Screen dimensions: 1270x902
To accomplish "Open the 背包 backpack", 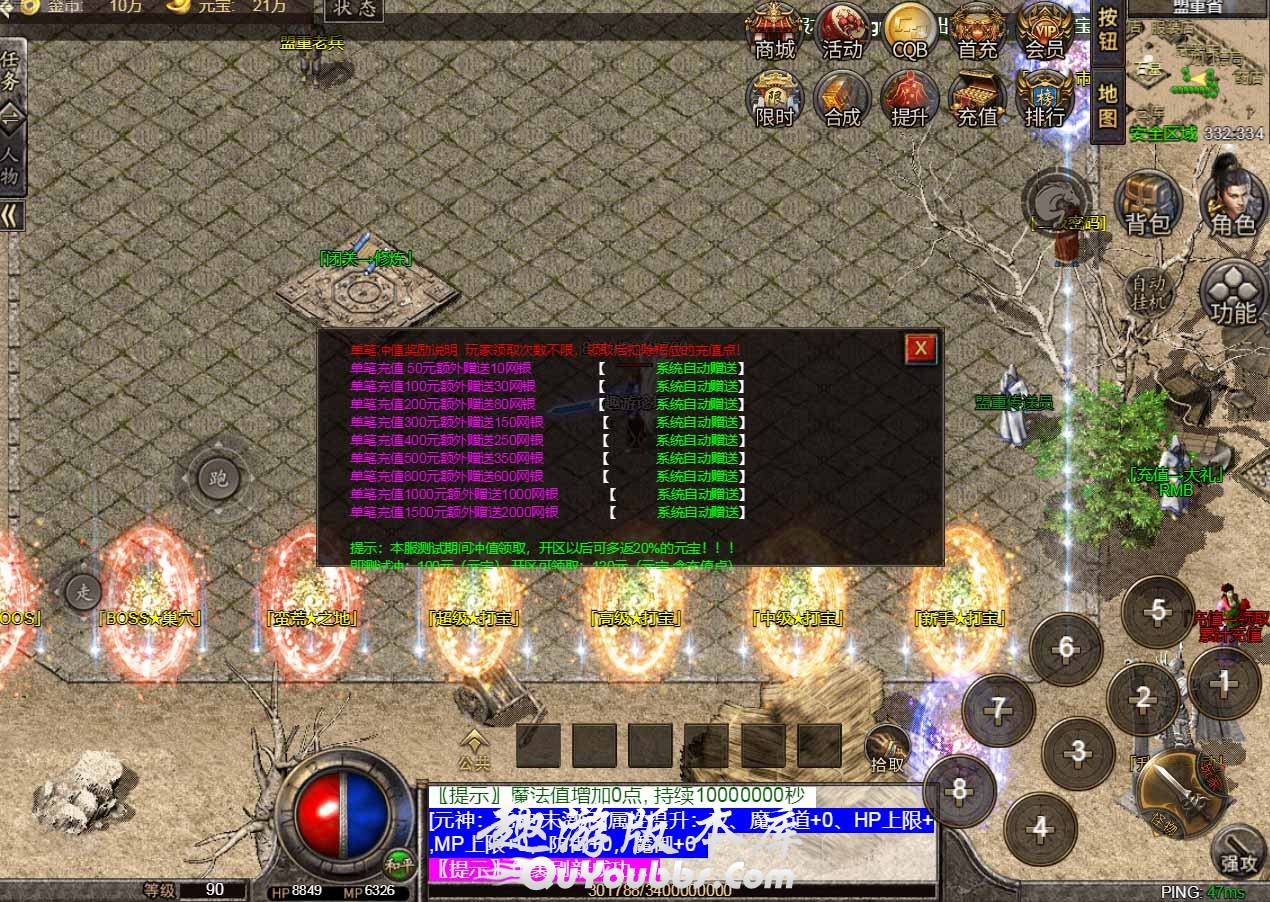I will (1148, 205).
